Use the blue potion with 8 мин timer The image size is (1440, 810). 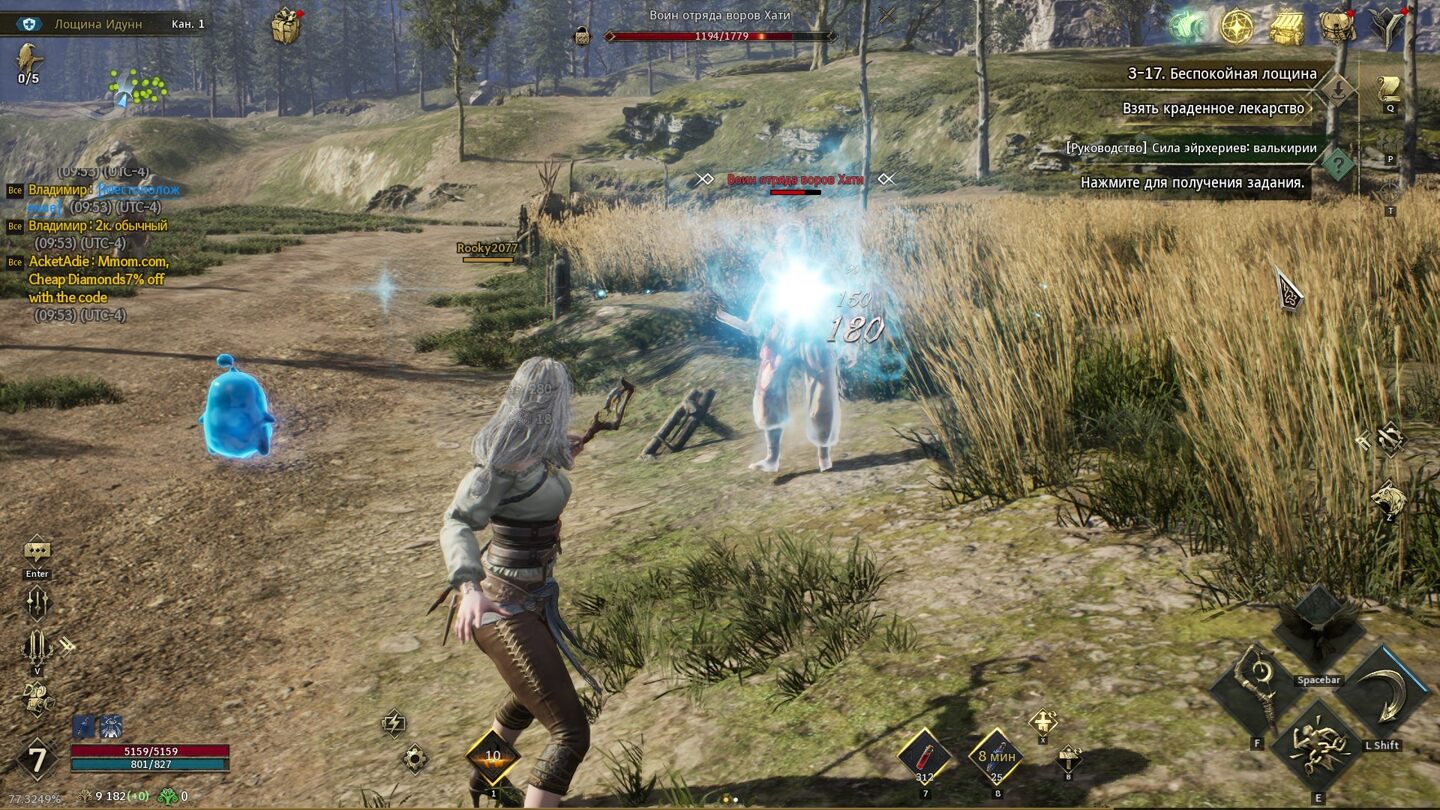pos(996,754)
